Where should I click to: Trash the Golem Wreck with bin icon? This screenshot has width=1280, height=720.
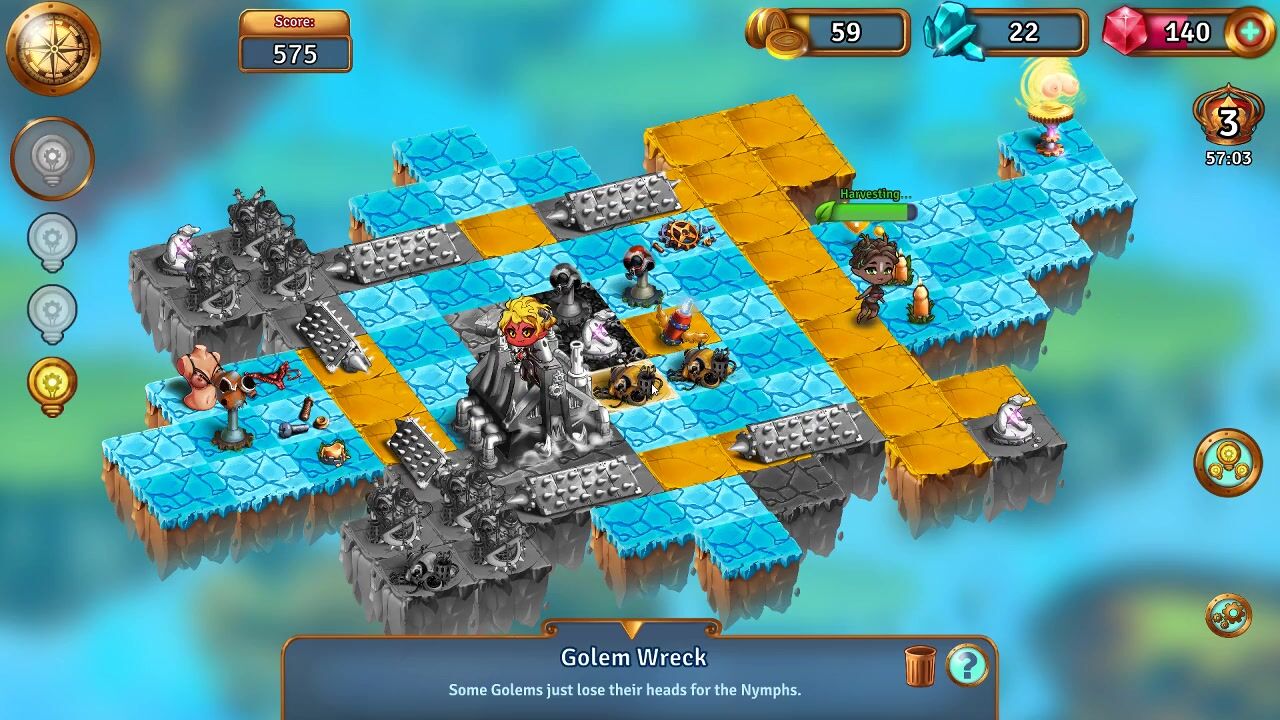920,665
